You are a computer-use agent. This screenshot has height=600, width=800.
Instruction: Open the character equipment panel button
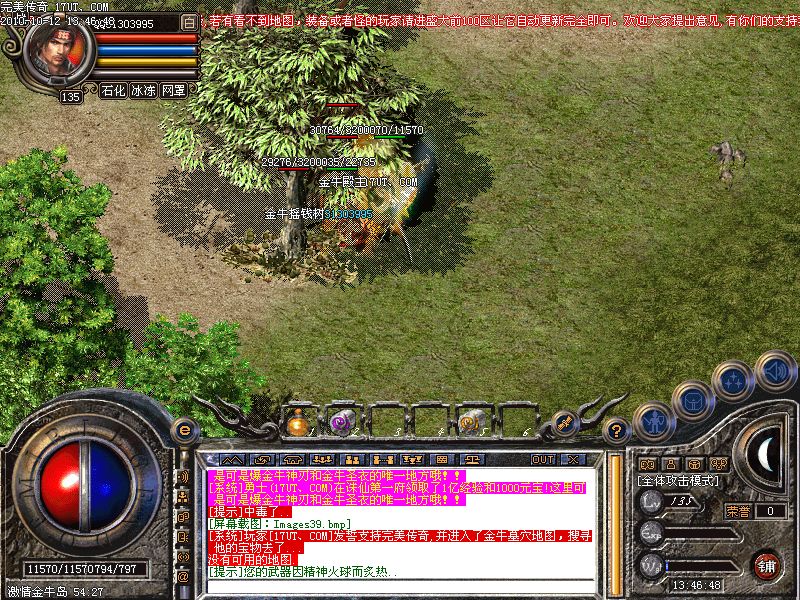click(653, 421)
